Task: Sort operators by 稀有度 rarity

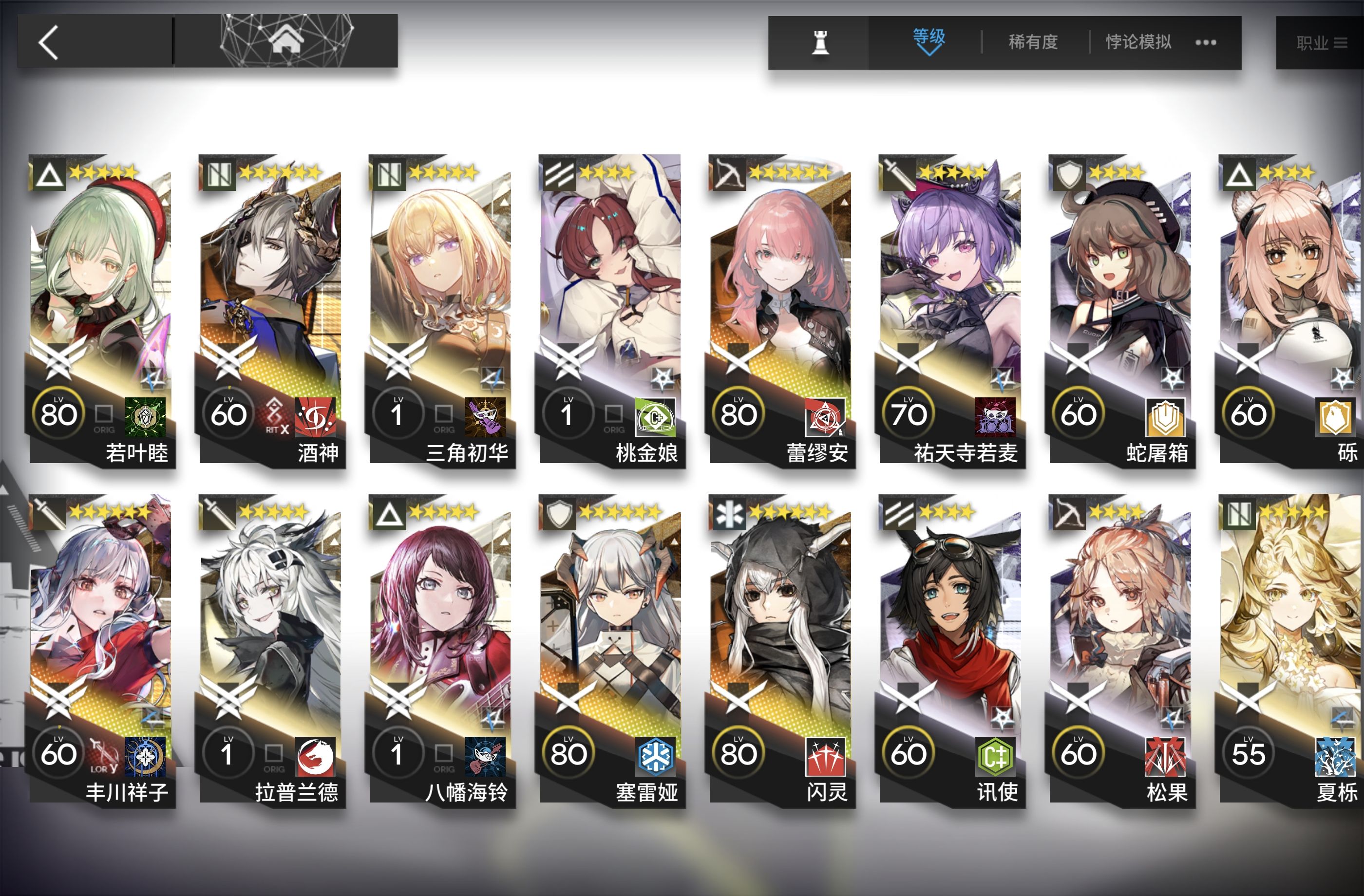Action: point(1033,42)
